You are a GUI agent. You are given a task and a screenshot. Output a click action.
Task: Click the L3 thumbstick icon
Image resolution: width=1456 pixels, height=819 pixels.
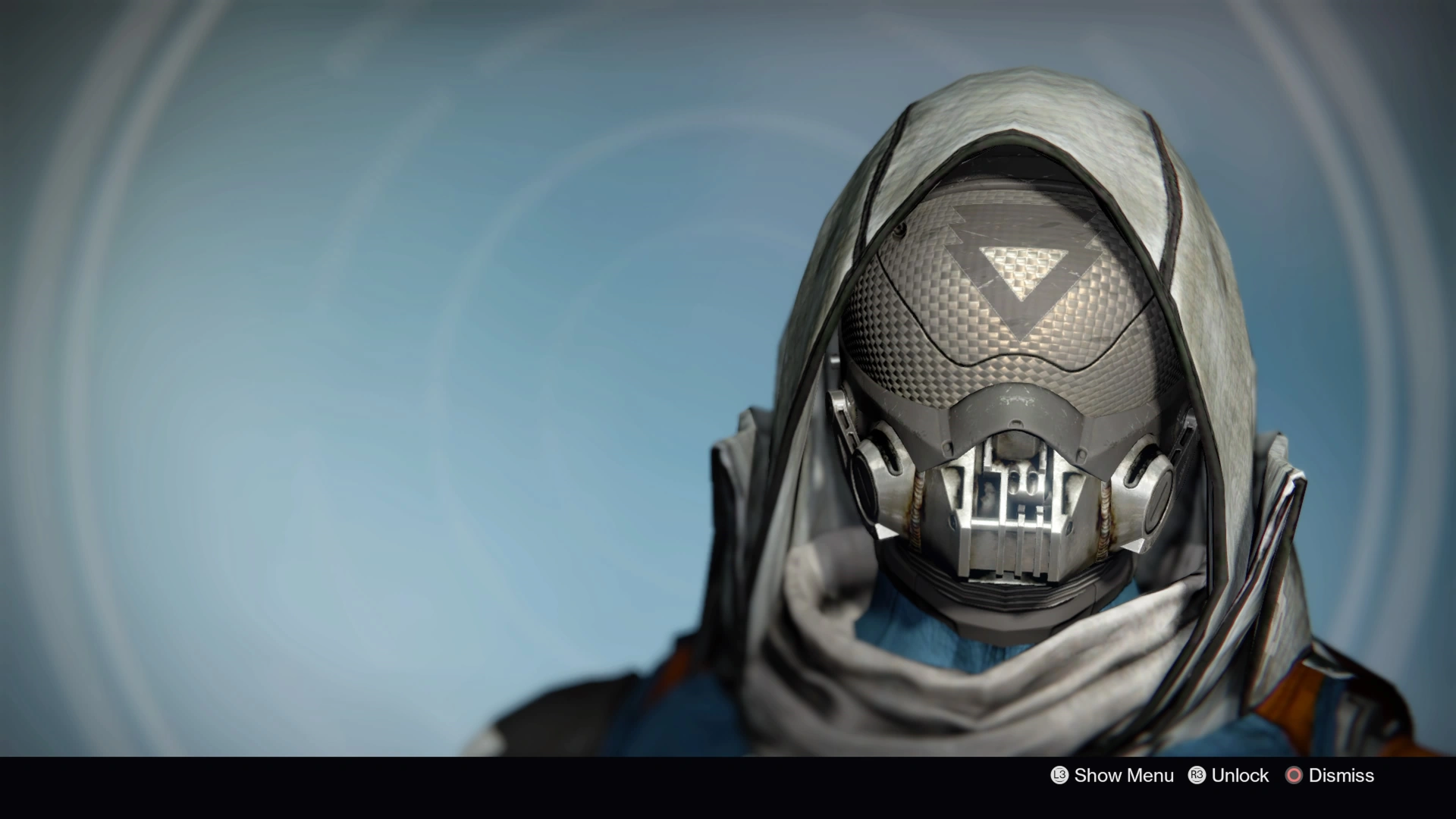click(x=1059, y=776)
